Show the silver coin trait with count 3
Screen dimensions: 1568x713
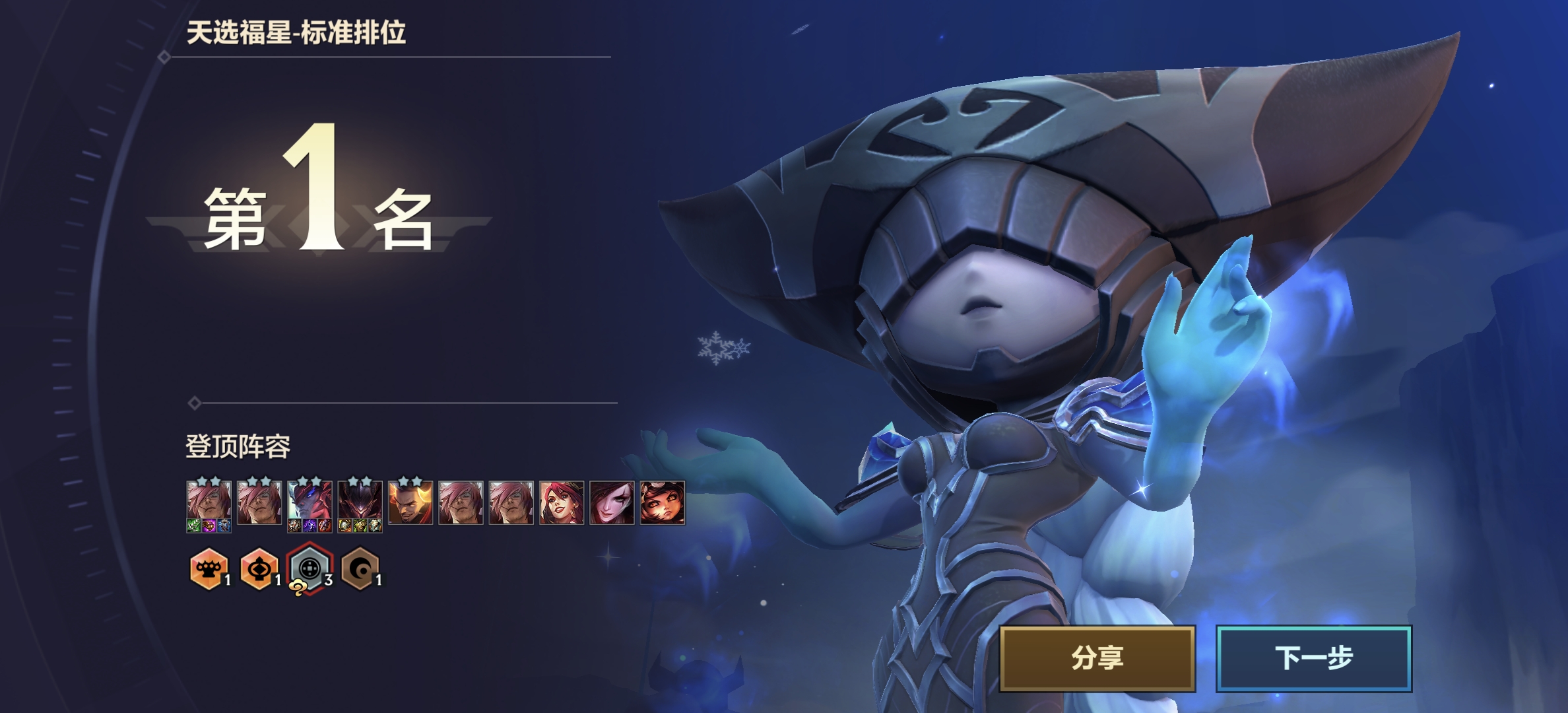tap(310, 568)
